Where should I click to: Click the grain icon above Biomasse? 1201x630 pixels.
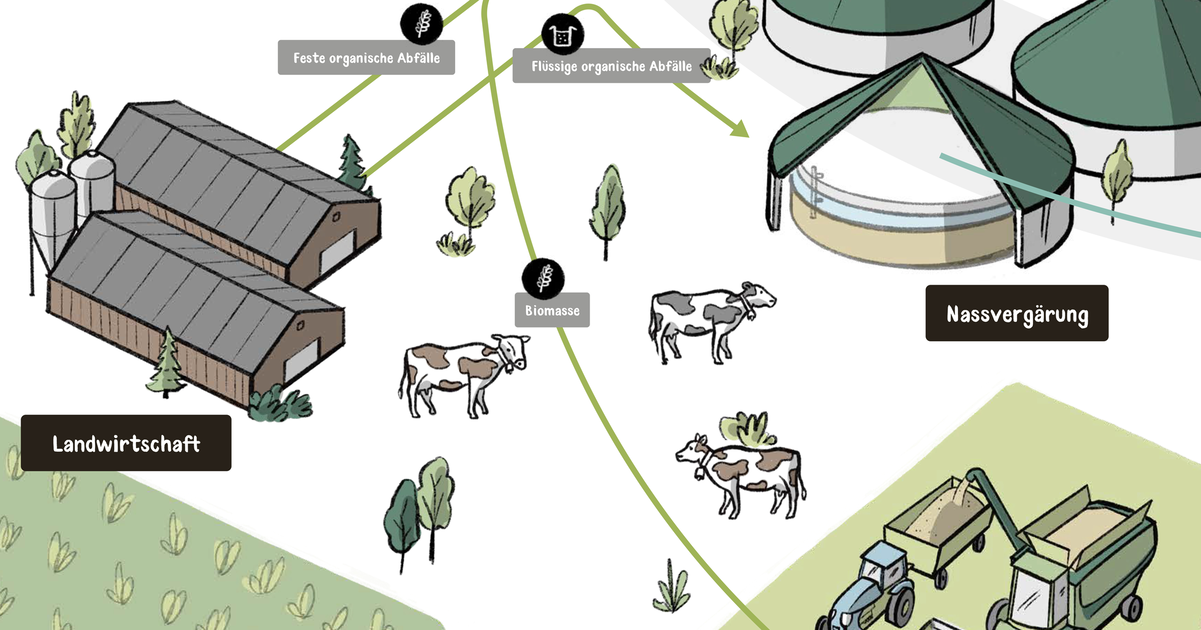coord(543,277)
